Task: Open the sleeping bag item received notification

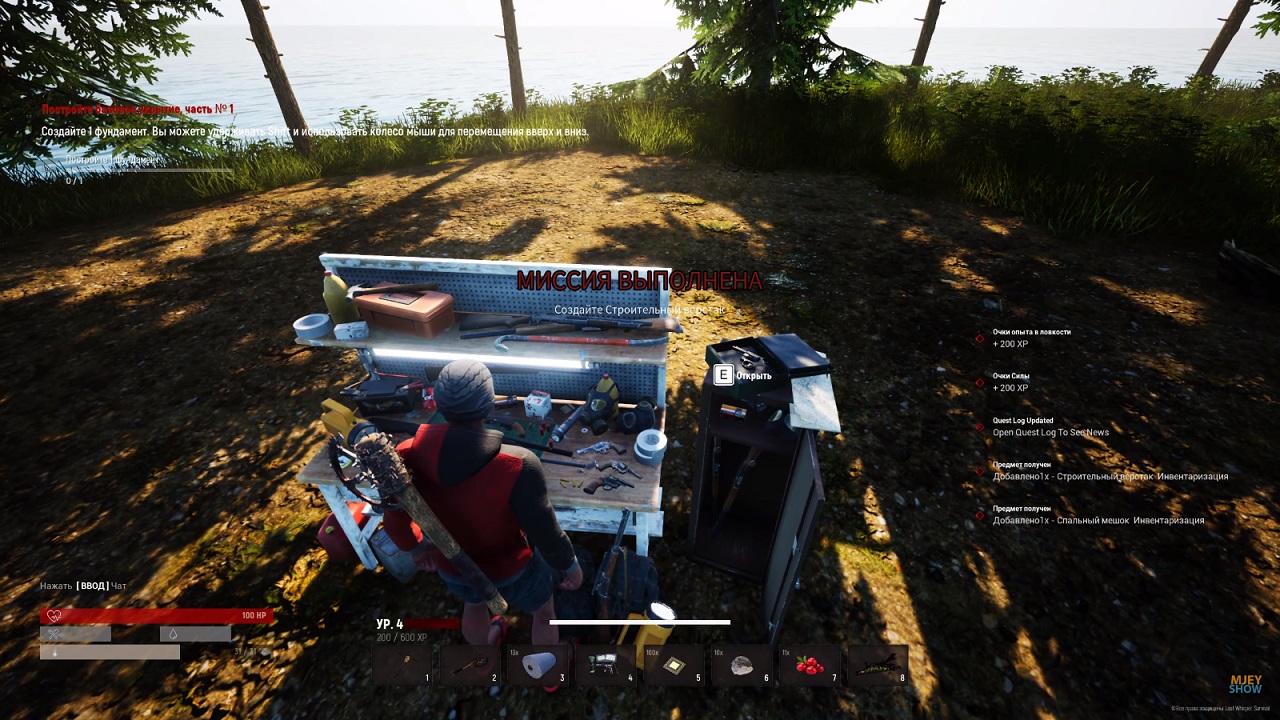Action: 1097,515
